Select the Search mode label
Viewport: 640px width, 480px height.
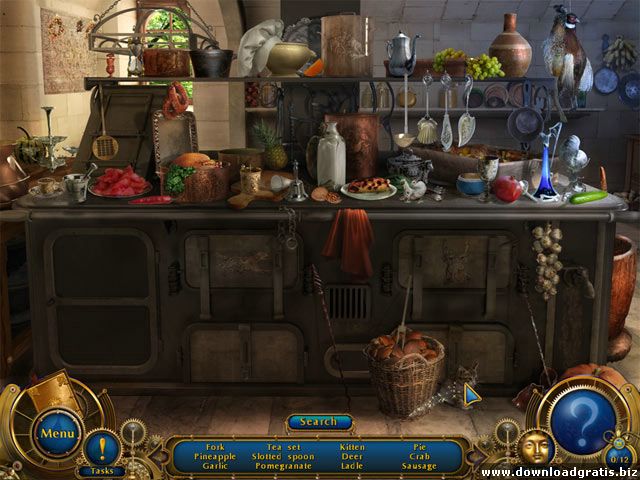click(x=319, y=422)
